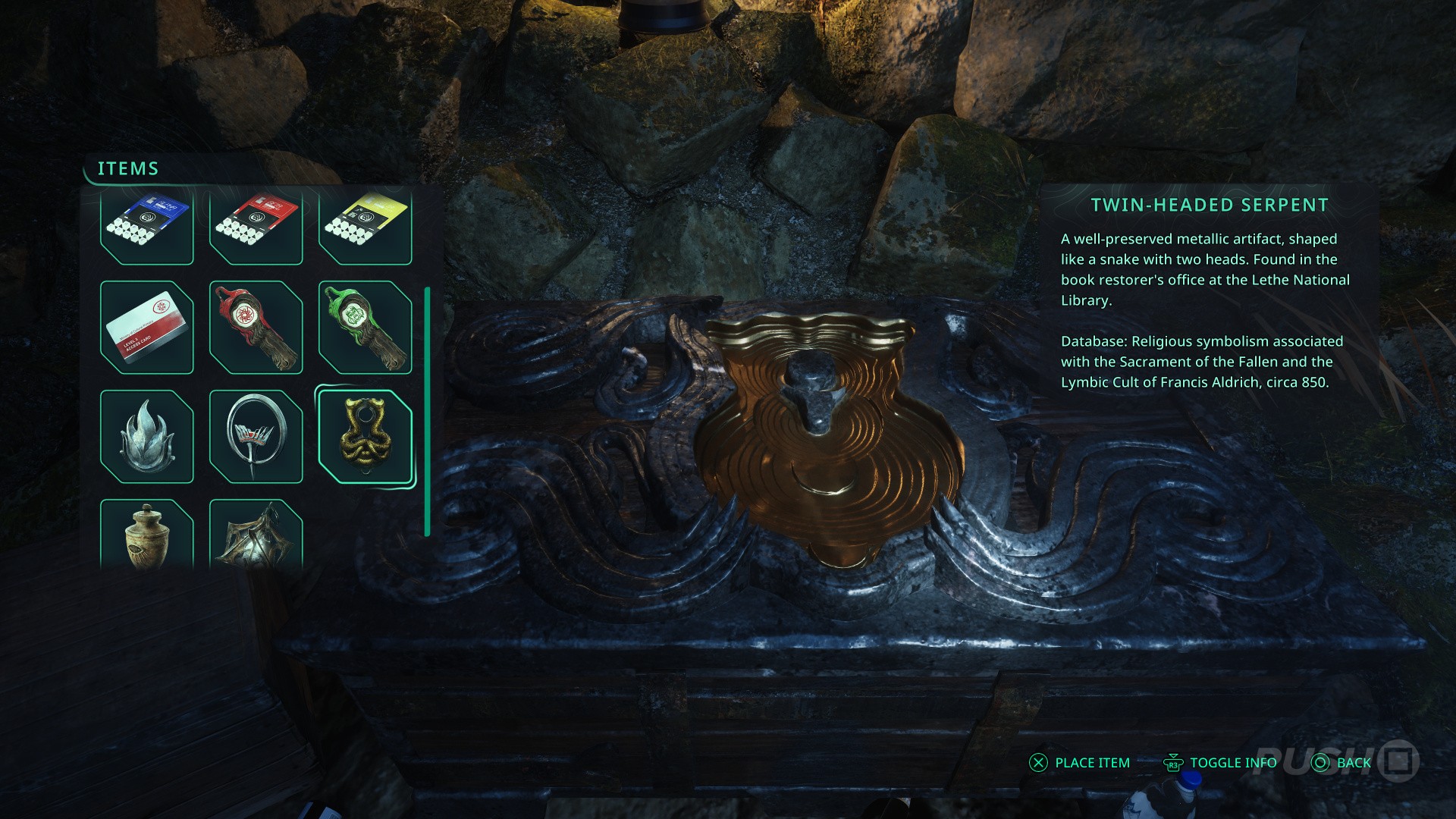Choose the ceramic urn item

pyautogui.click(x=146, y=534)
